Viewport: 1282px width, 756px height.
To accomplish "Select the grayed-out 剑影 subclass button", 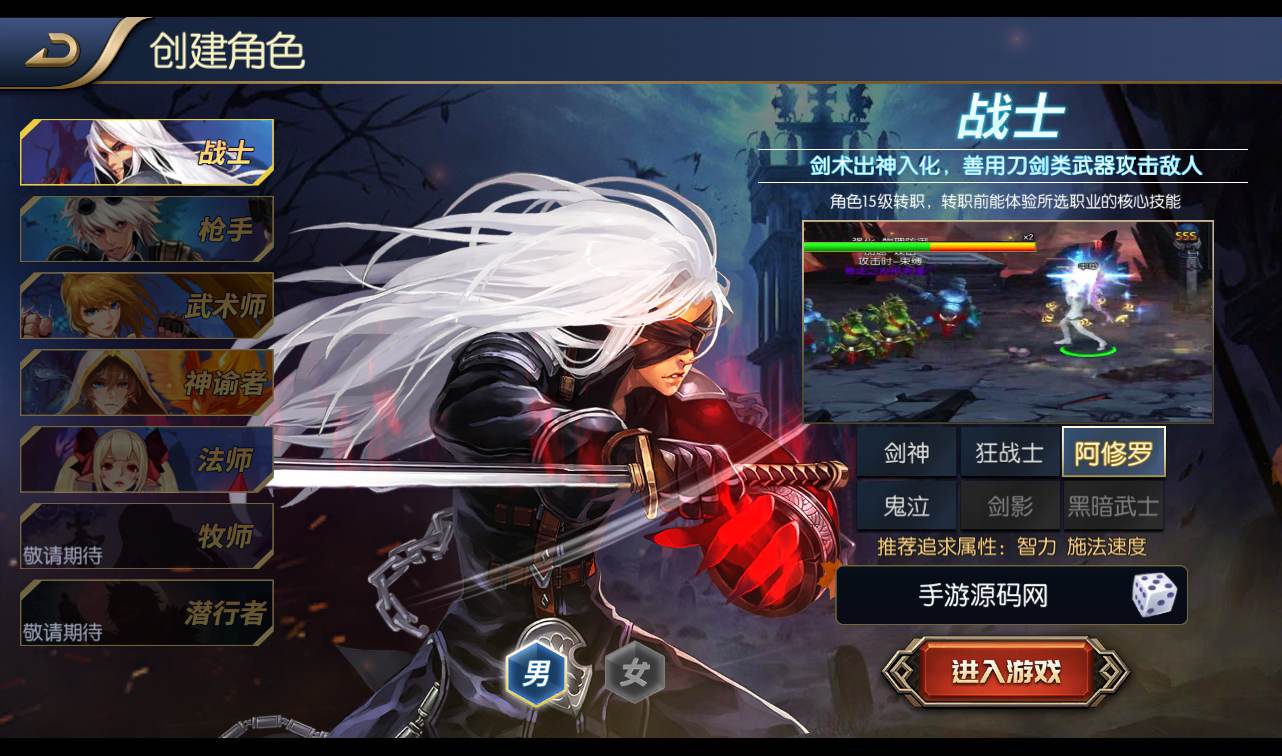I will (1009, 505).
